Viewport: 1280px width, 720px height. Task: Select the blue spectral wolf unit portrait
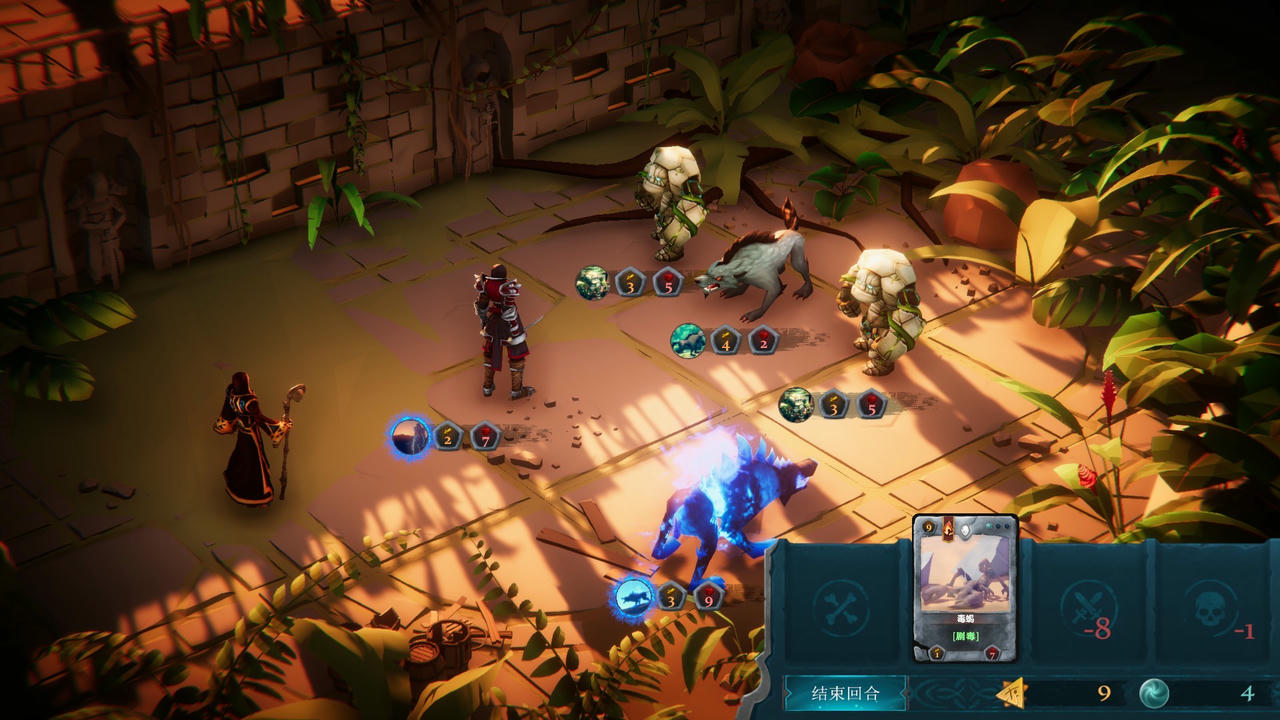pos(633,597)
